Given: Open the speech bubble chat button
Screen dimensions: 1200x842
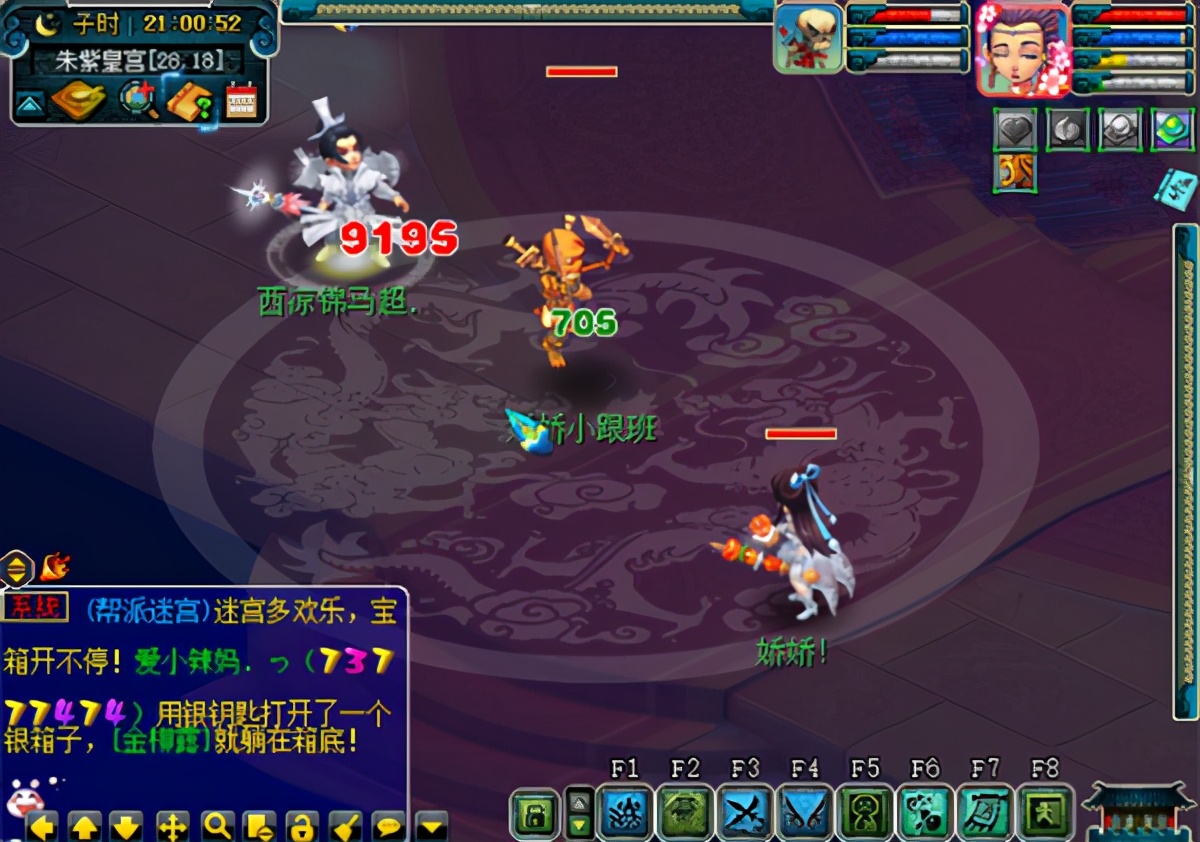Looking at the screenshot, I should coord(388,826).
